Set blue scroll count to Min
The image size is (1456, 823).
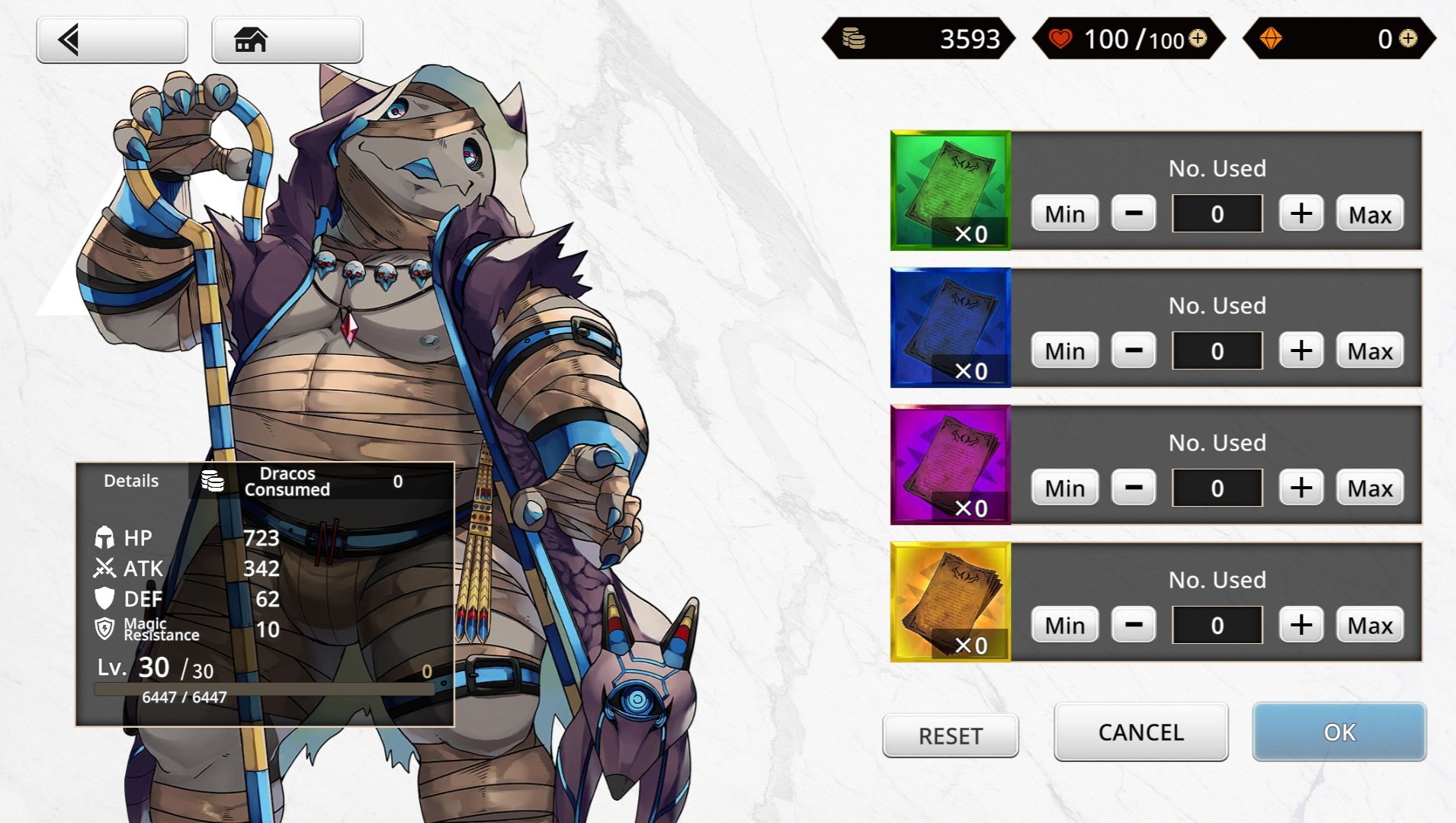pos(1064,351)
